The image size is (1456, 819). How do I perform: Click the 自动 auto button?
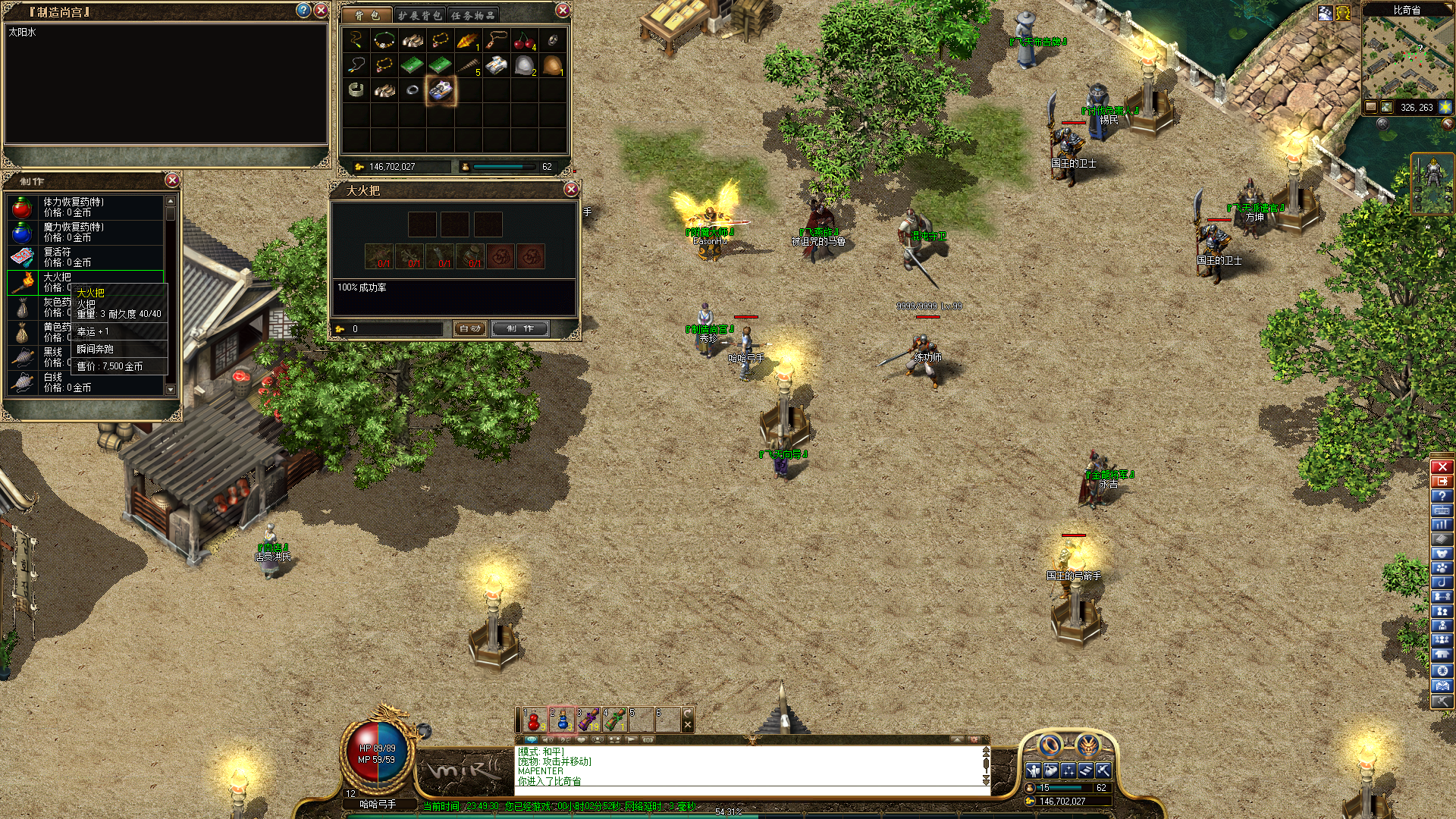(470, 328)
